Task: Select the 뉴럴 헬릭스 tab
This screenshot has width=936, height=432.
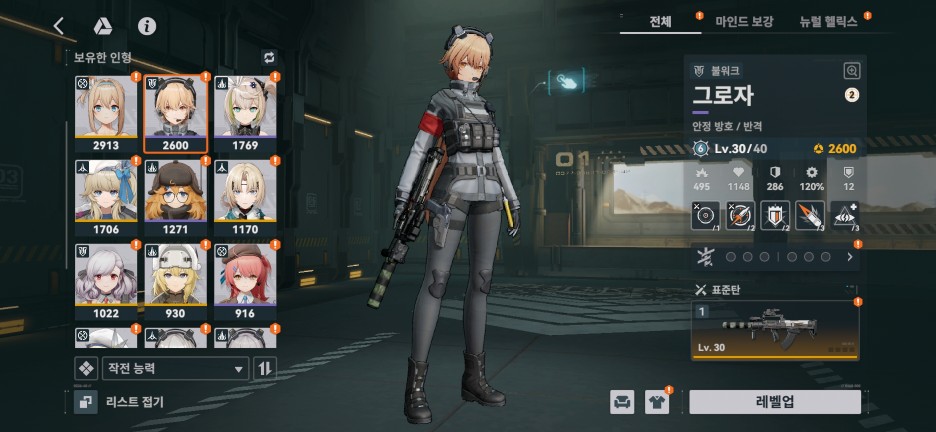Action: point(828,21)
